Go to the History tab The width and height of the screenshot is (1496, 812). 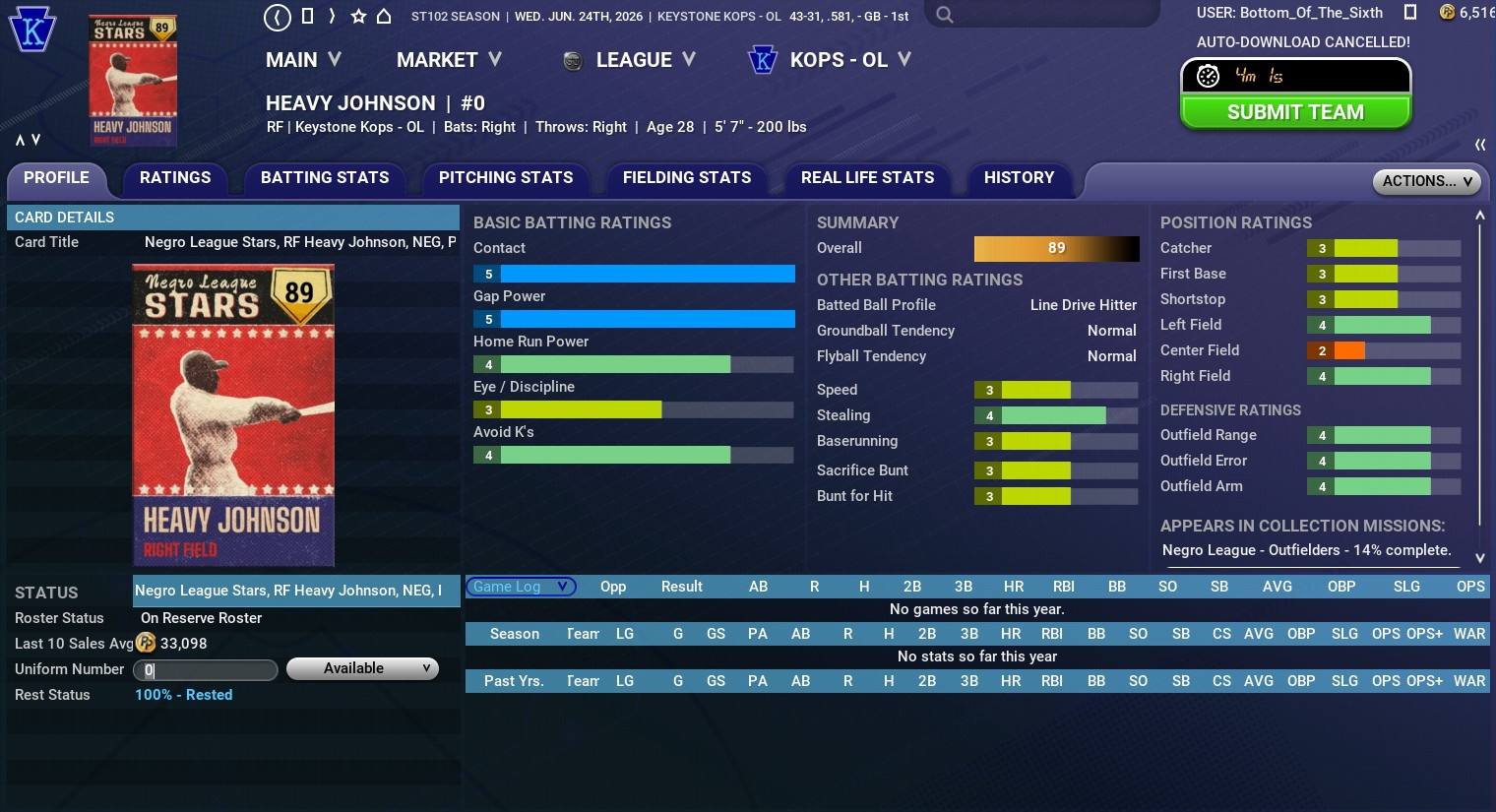coord(1019,178)
